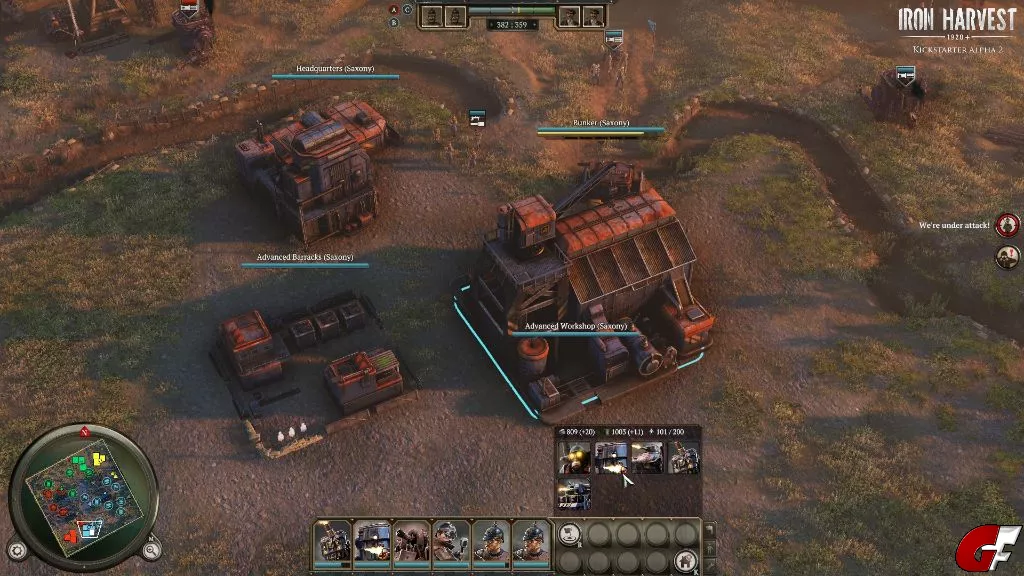Select the first mech portrait in the squad bar
Image resolution: width=1024 pixels, height=576 pixels.
pyautogui.click(x=332, y=541)
